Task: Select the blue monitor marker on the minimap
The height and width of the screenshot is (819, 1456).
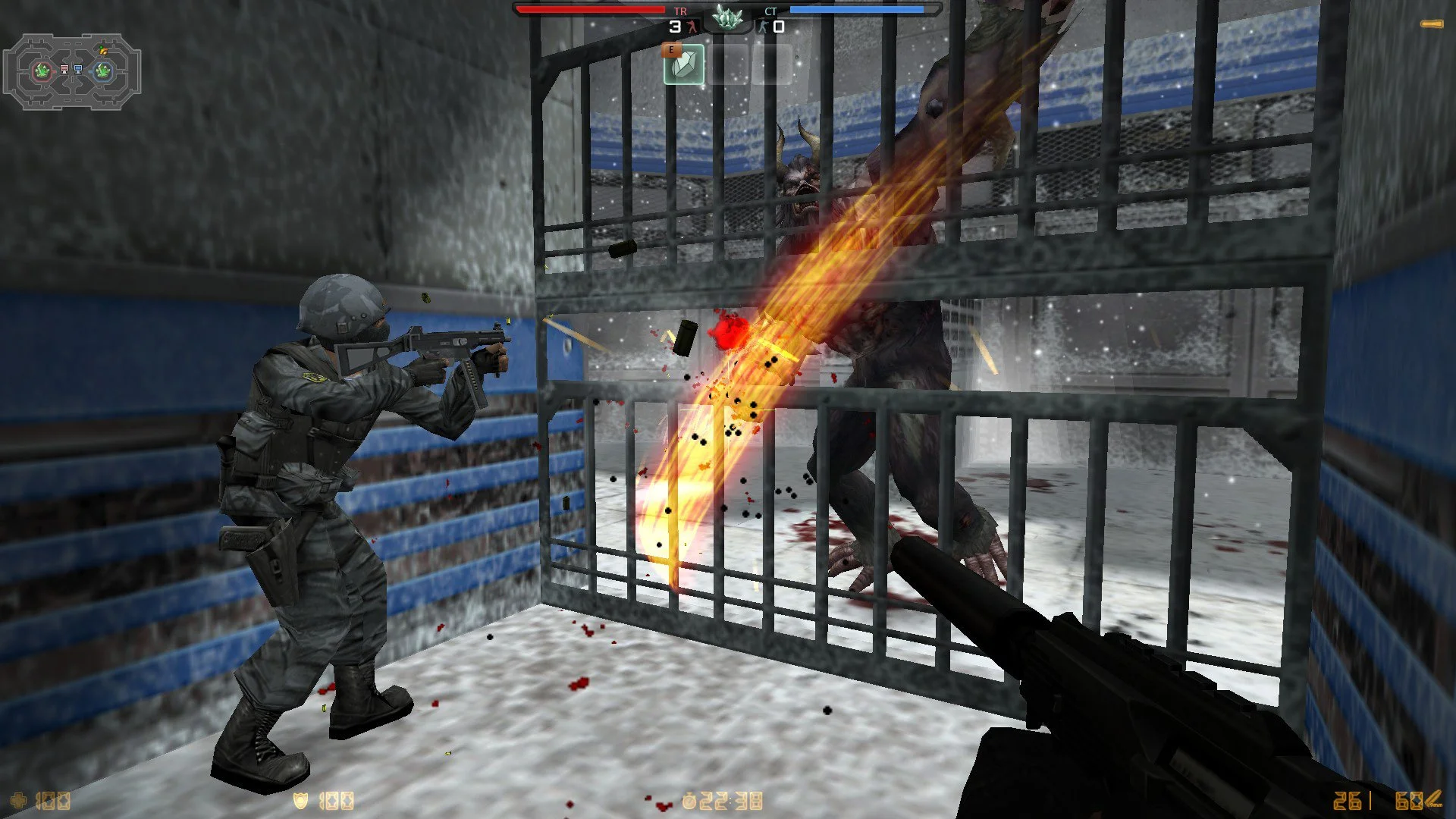Action: [x=78, y=70]
